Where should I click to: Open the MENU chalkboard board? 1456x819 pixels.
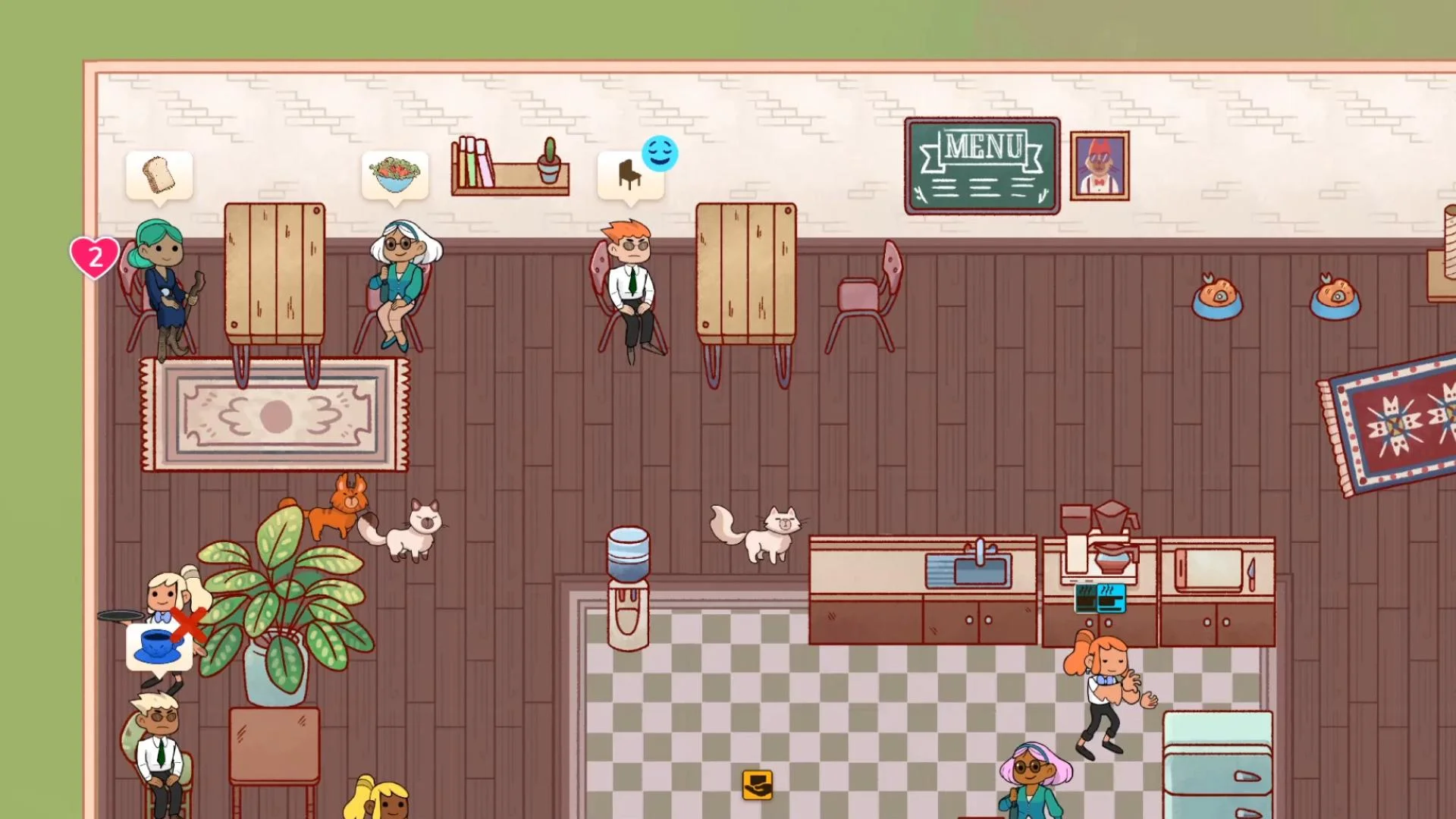(982, 164)
